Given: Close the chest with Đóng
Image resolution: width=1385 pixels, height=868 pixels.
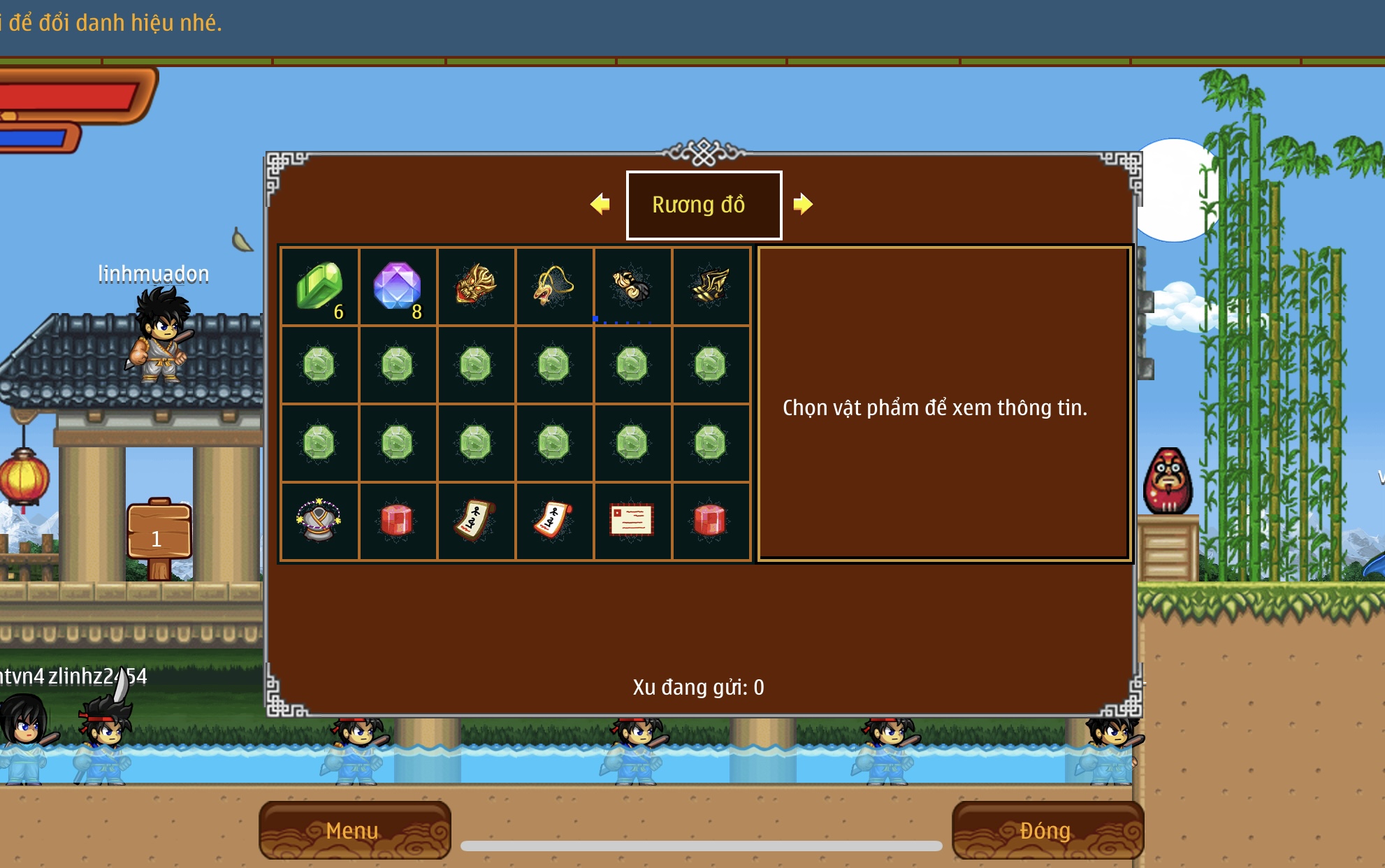Looking at the screenshot, I should [1046, 830].
